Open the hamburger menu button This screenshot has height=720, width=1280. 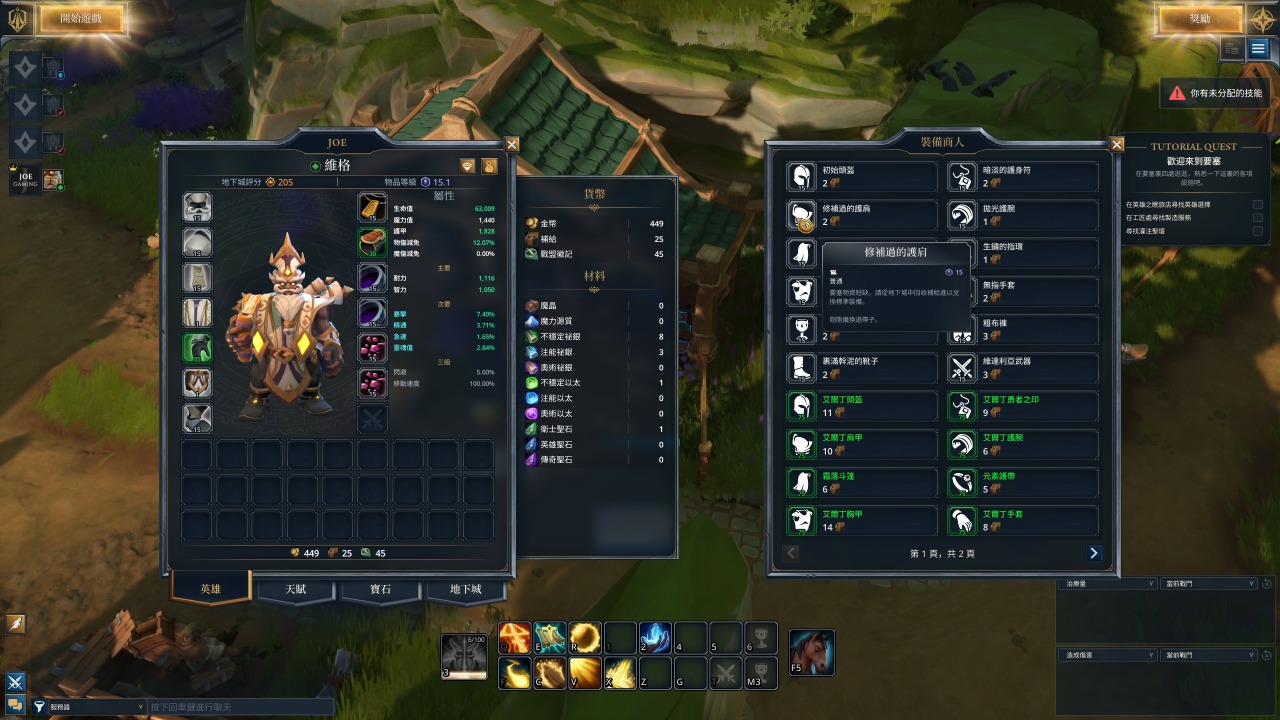click(x=1258, y=48)
